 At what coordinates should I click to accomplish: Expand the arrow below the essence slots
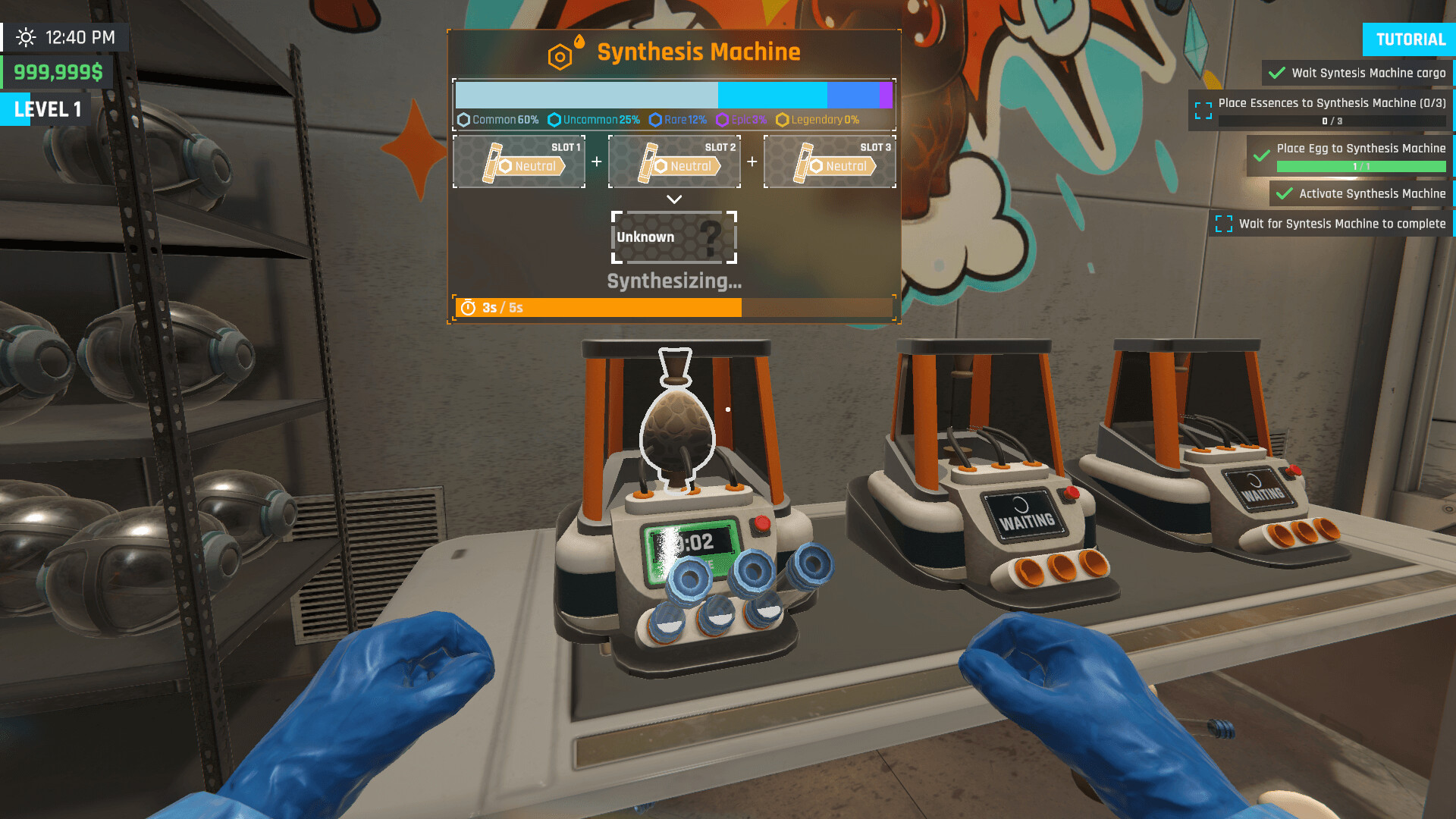[x=673, y=199]
